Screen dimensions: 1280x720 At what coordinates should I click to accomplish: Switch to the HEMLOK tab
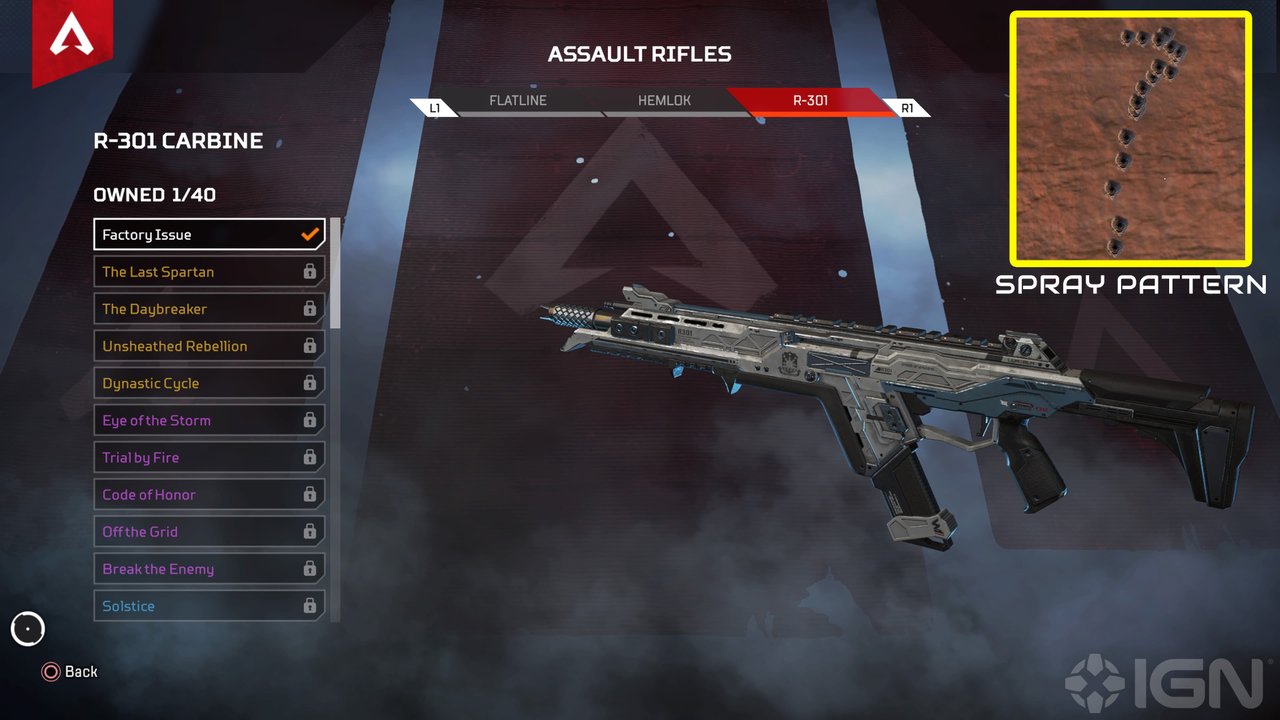coord(663,100)
